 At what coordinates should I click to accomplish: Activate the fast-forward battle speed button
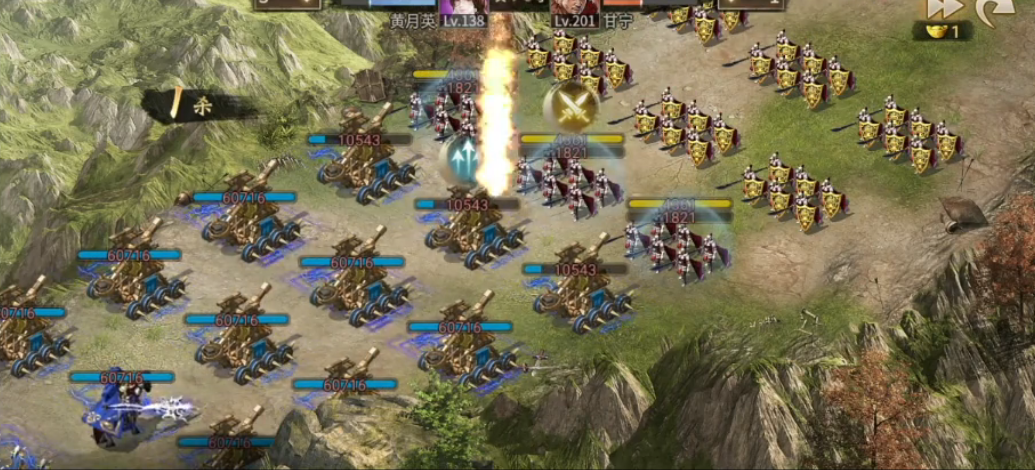[x=945, y=8]
